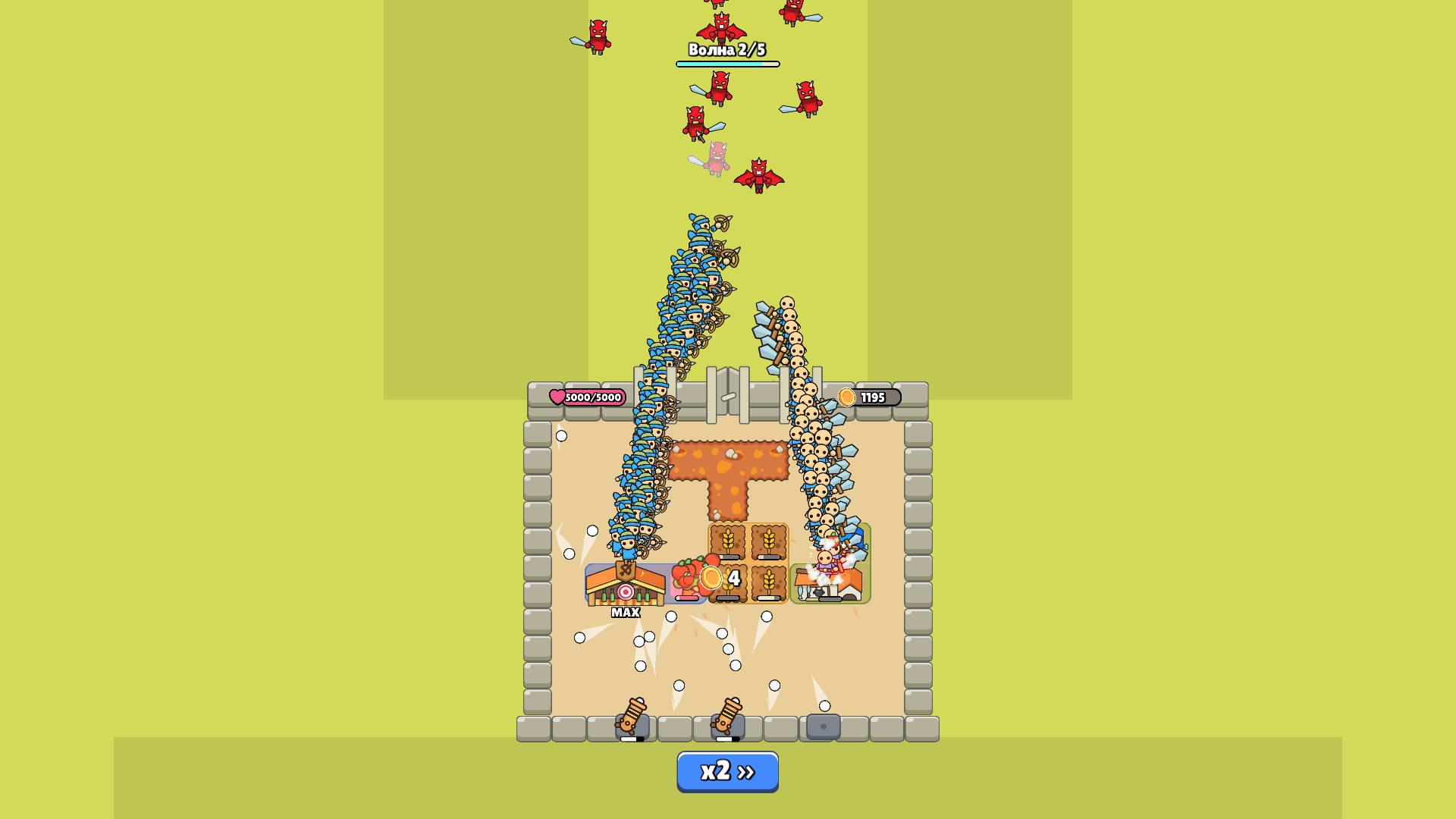
Task: Click the Волна 2/5 wave label
Action: pyautogui.click(x=727, y=52)
